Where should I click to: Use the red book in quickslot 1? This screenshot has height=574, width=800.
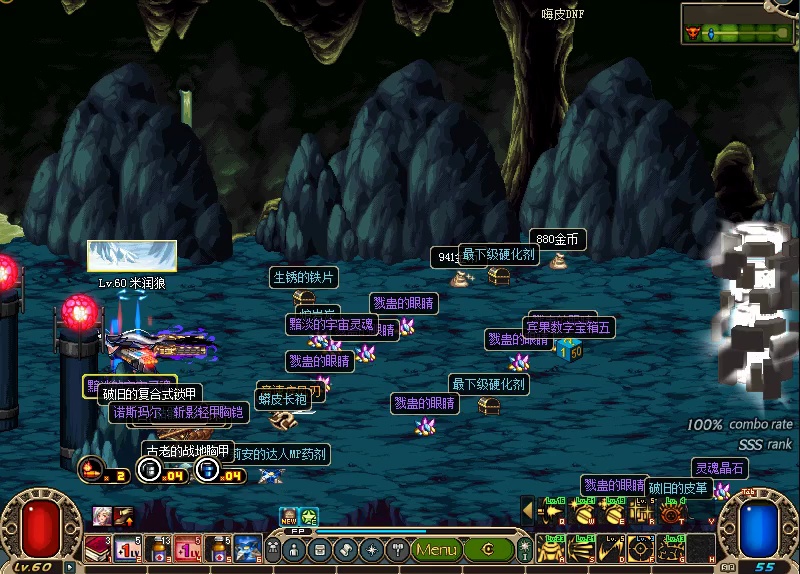(x=96, y=548)
